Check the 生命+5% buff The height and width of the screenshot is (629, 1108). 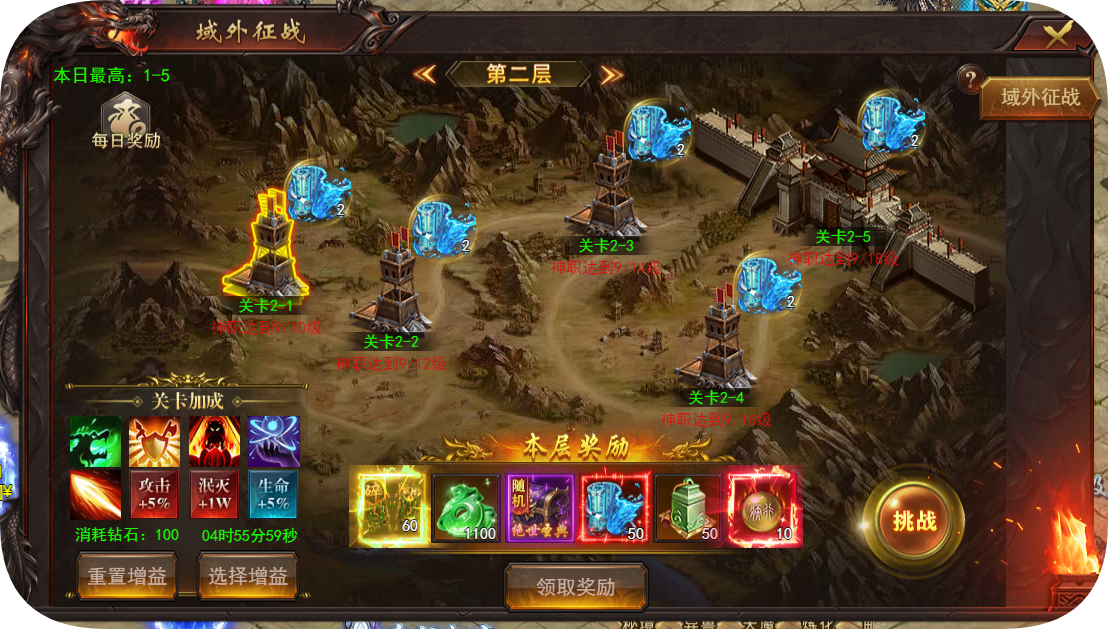[273, 494]
